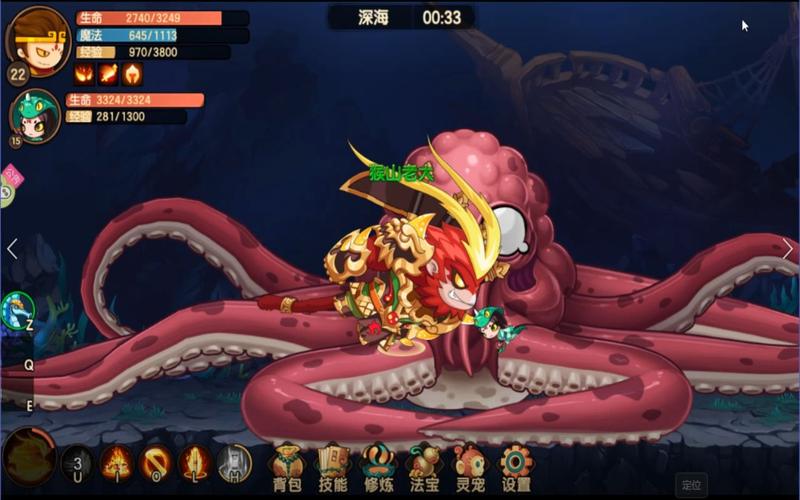Open the 法宝 treasure gourd menu

[x=425, y=466]
